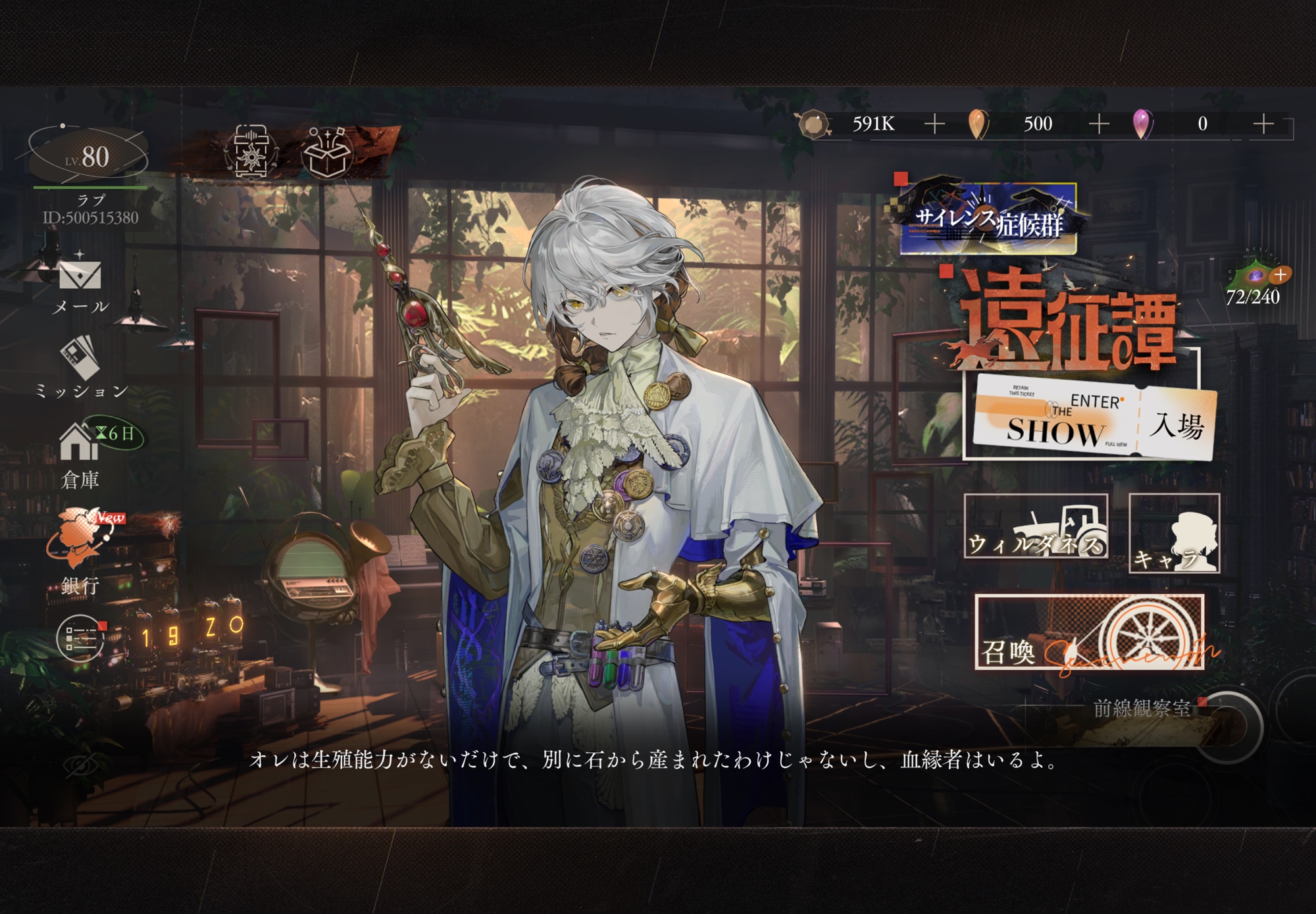The width and height of the screenshot is (1316, 914).
Task: Open the キャラ character list
Action: (x=1174, y=534)
